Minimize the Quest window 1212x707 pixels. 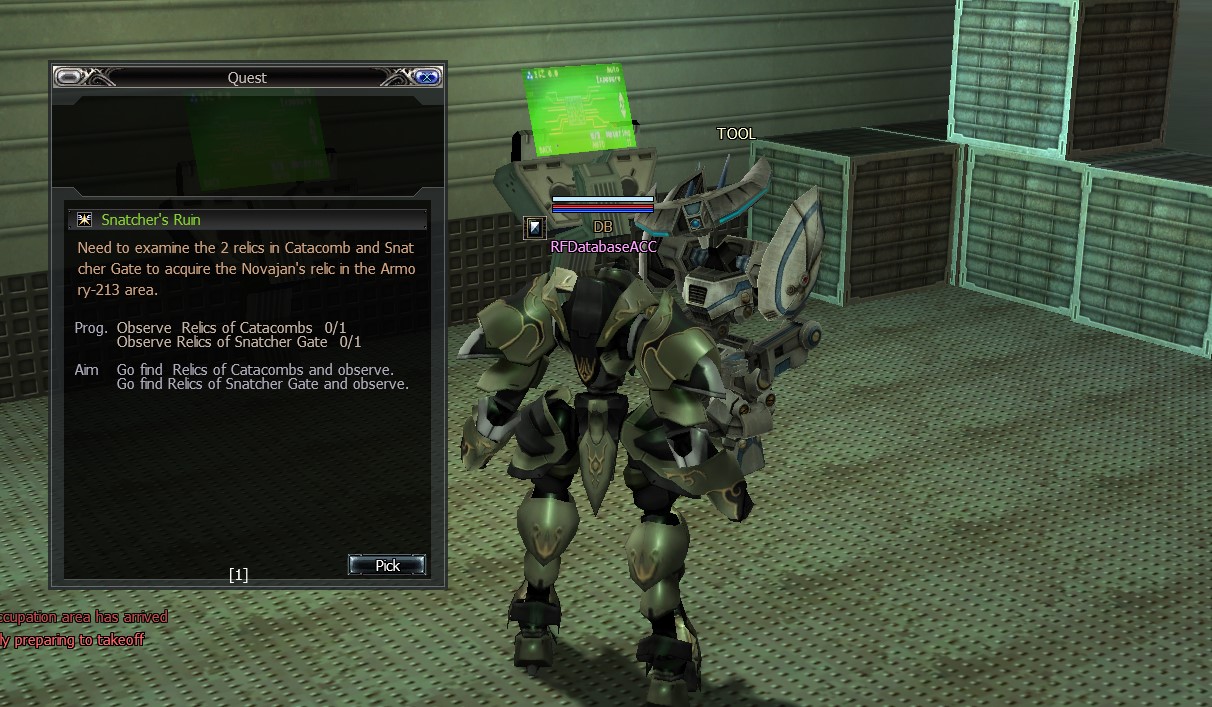point(69,77)
